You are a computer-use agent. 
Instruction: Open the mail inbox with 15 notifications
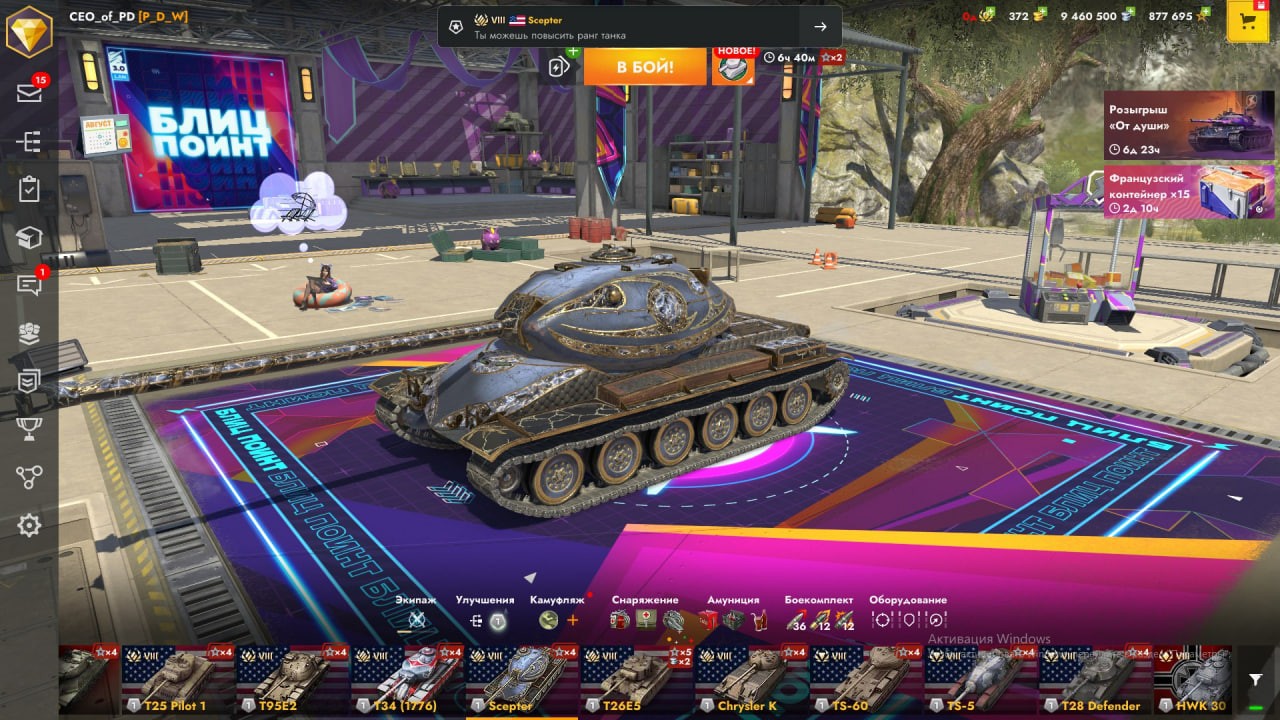[x=29, y=93]
